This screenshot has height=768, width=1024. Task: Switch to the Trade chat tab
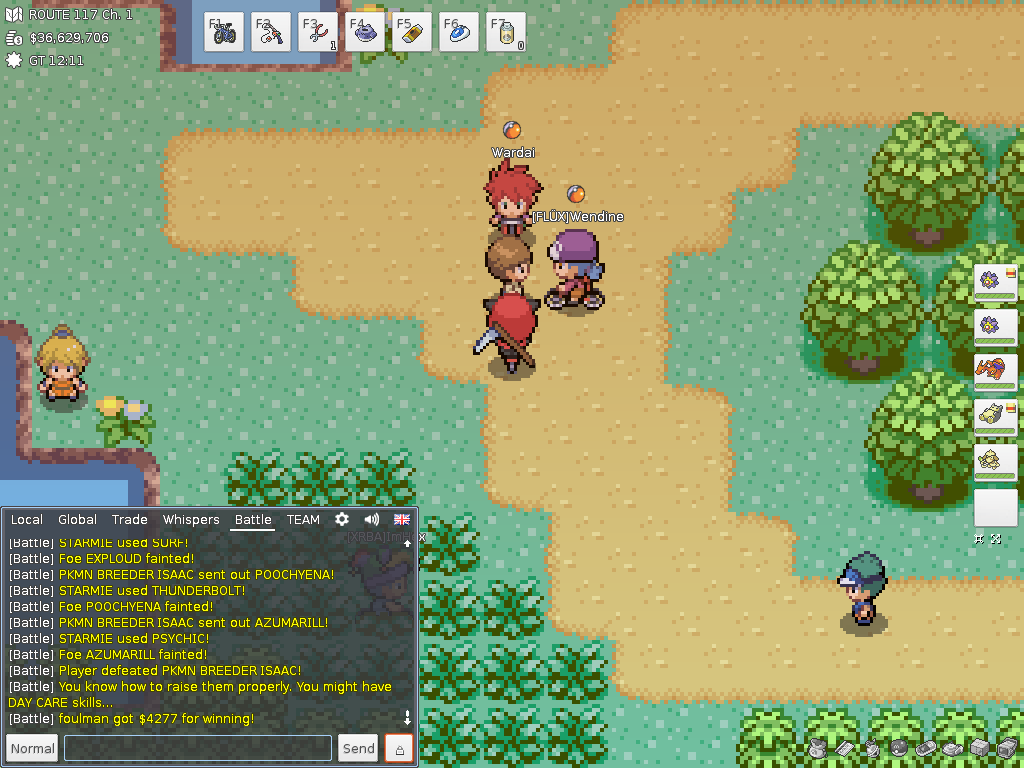point(130,520)
